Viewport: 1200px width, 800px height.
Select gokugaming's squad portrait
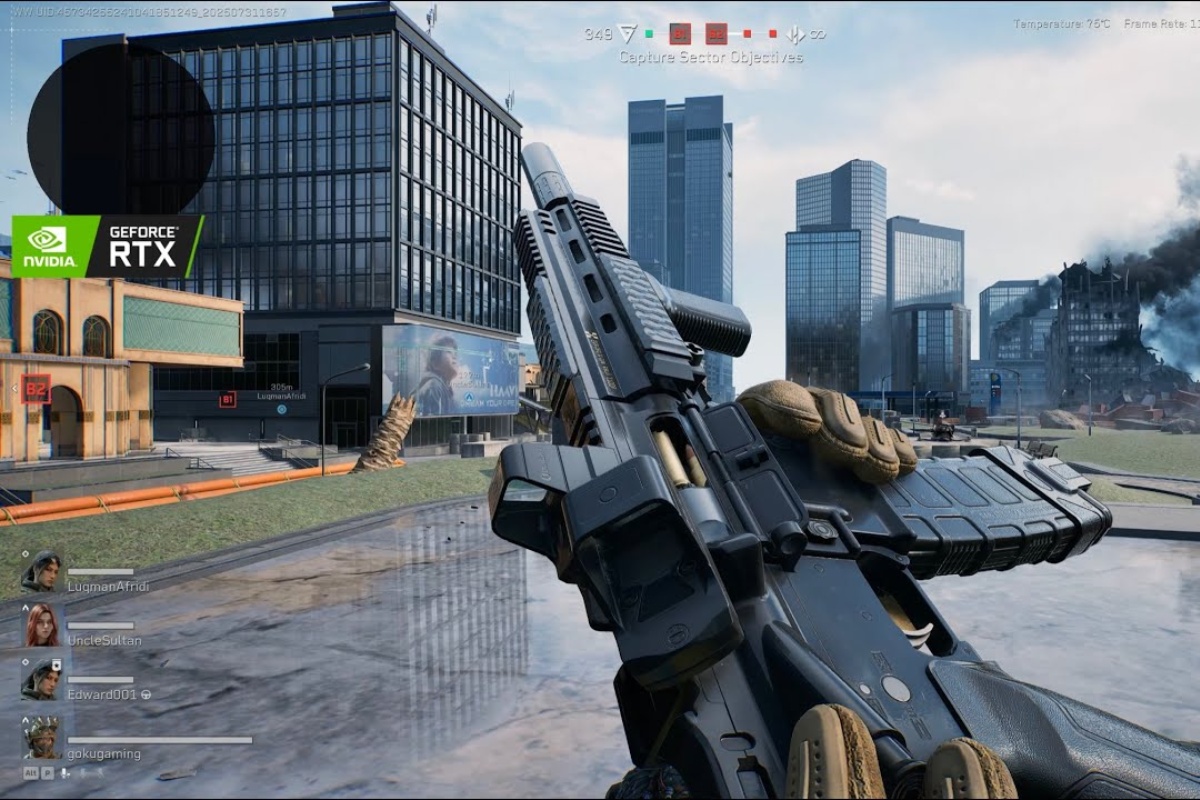42,738
